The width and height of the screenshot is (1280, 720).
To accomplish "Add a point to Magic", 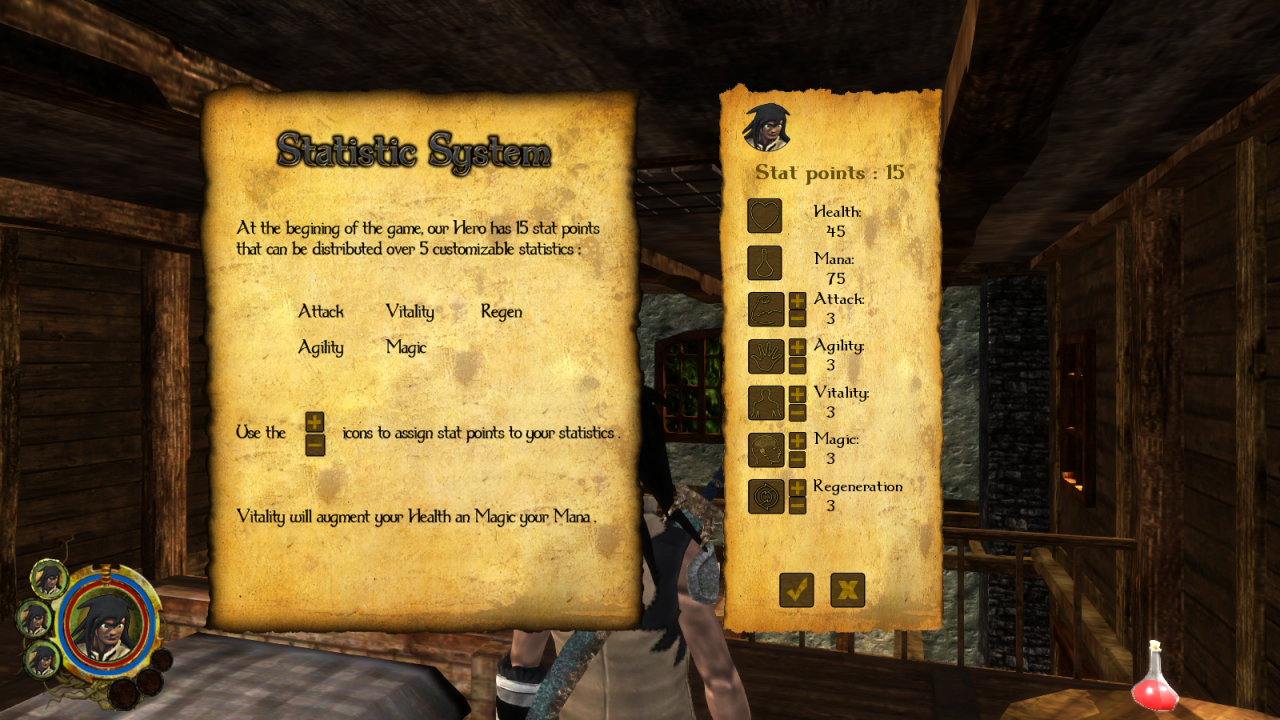I will 797,441.
